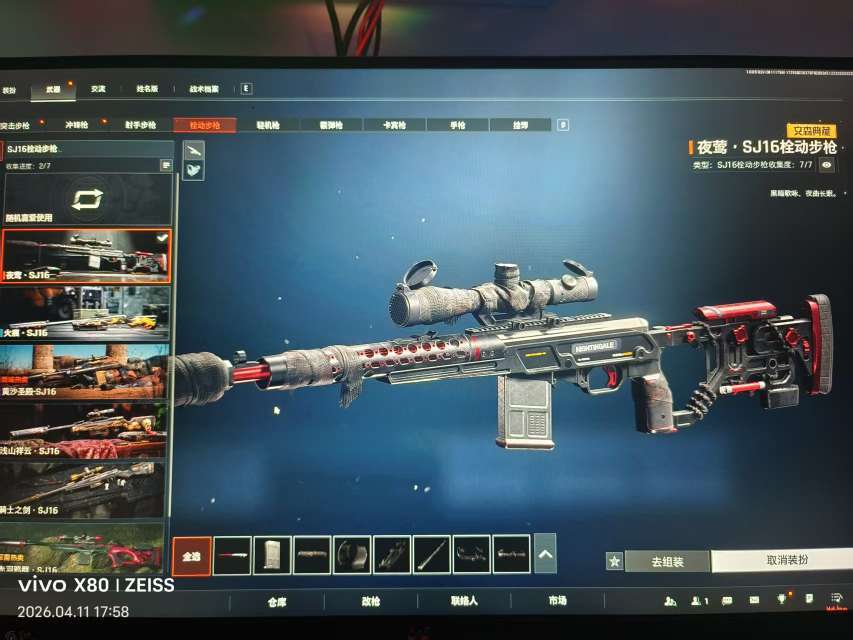The width and height of the screenshot is (853, 640).
Task: Select the 骑士之剑·SJ16 skin thumbnail
Action: [x=84, y=489]
